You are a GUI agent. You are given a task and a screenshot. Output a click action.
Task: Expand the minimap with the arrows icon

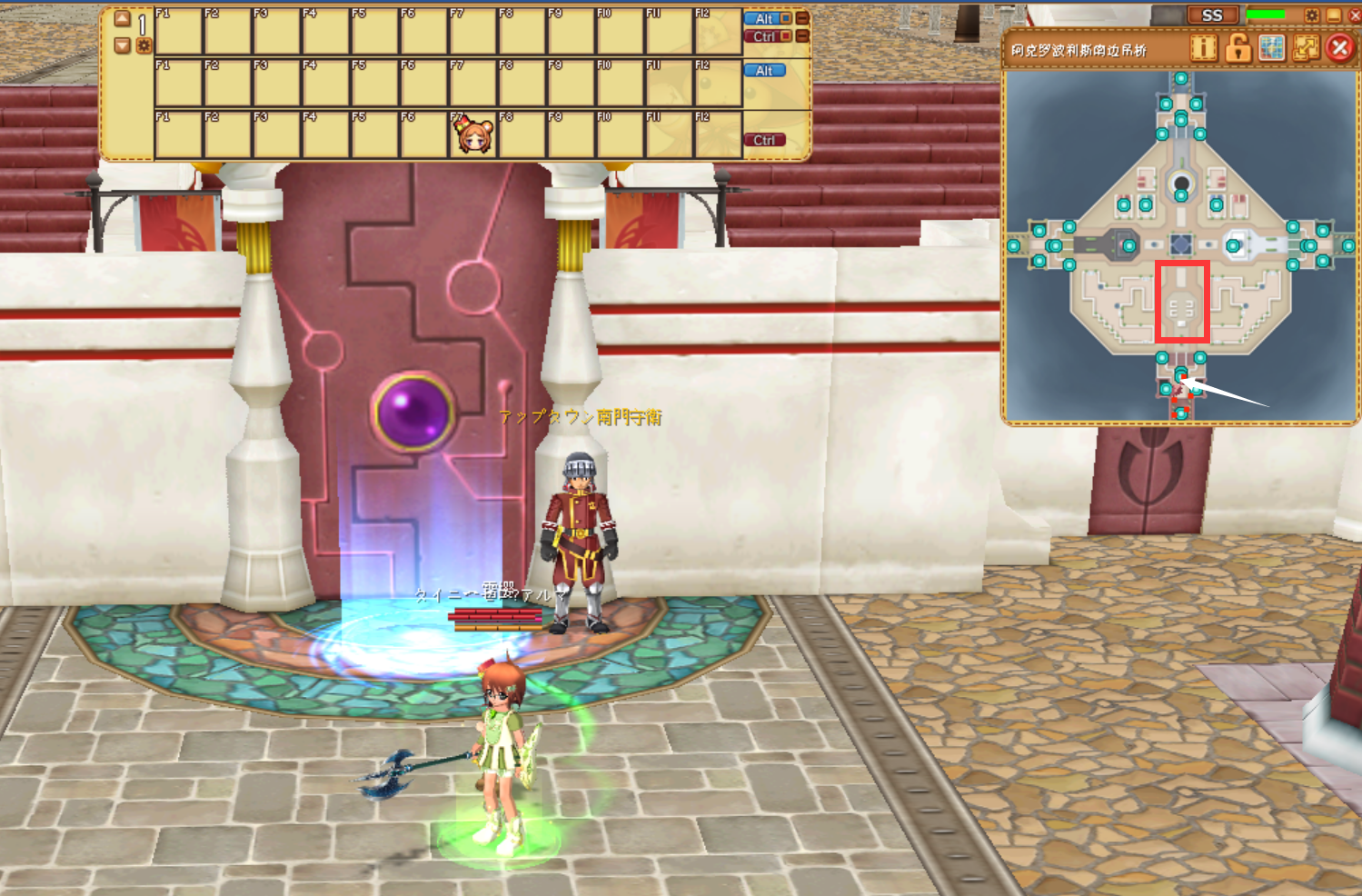[x=1306, y=47]
